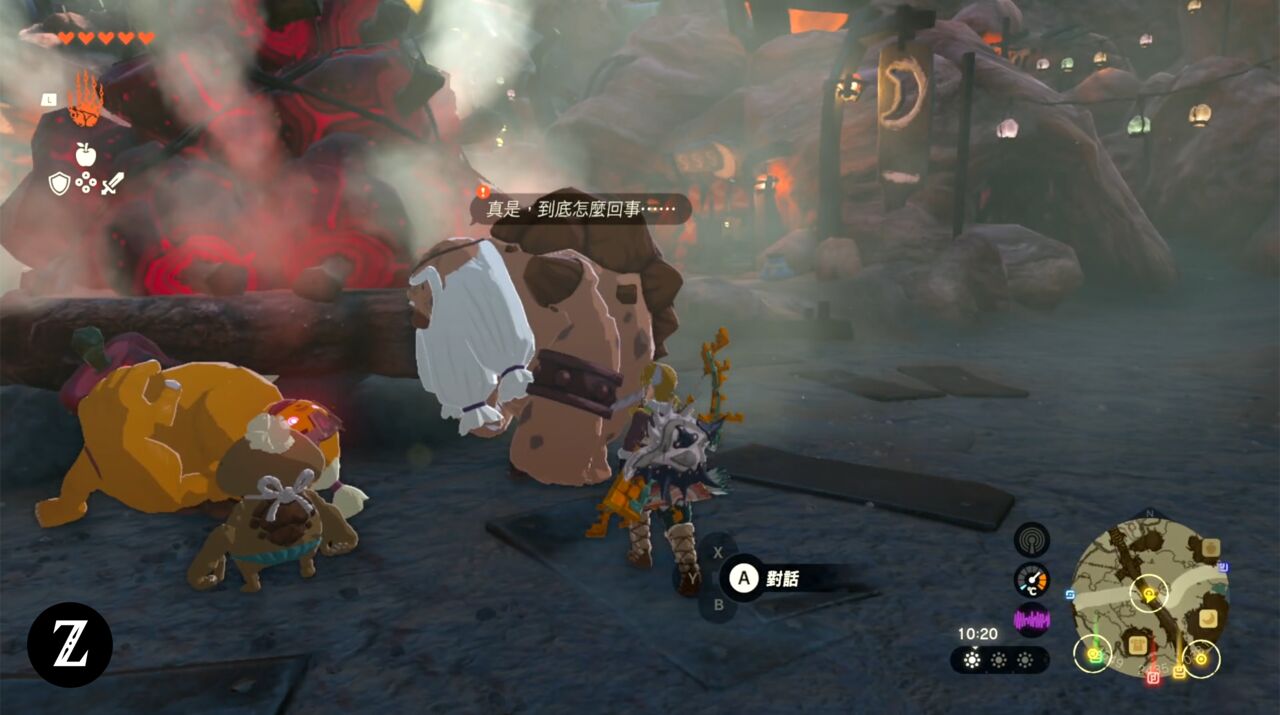Activate the orange Ultrahand ability icon
Image resolution: width=1280 pixels, height=715 pixels.
[x=85, y=101]
